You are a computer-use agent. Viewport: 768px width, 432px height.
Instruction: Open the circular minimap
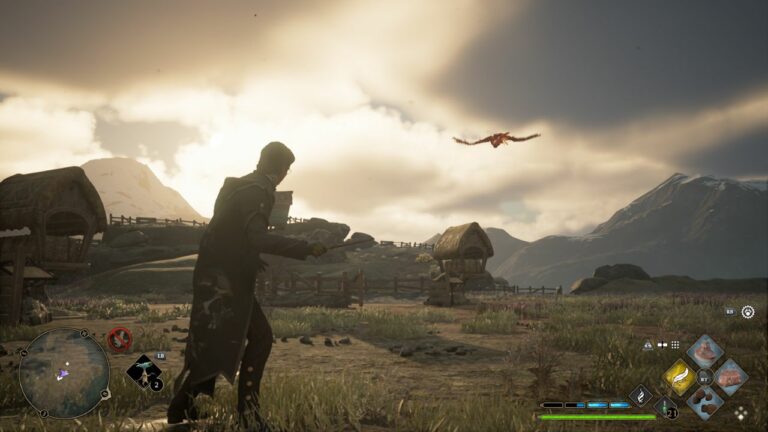(64, 373)
